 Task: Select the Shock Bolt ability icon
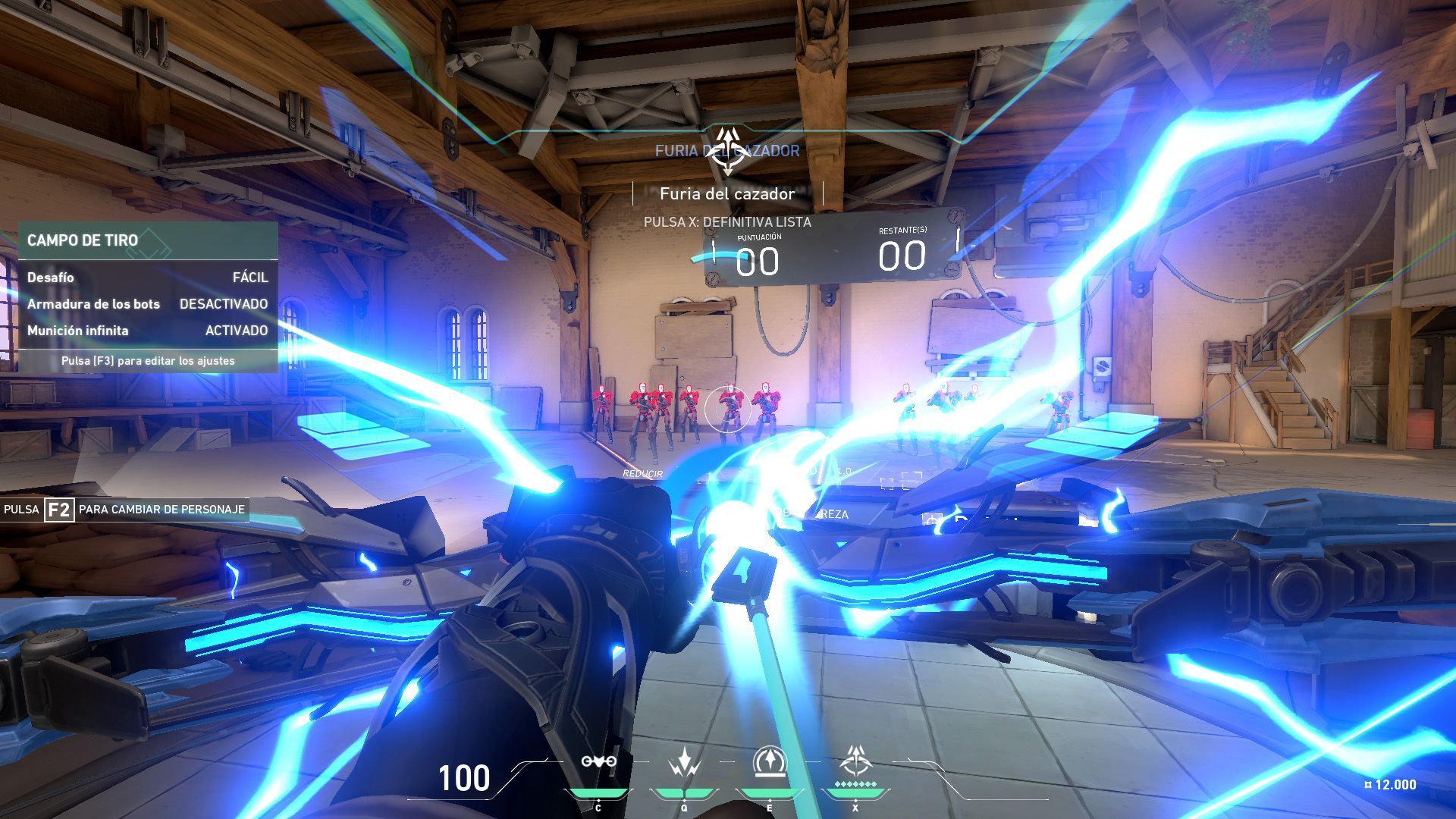(x=684, y=762)
